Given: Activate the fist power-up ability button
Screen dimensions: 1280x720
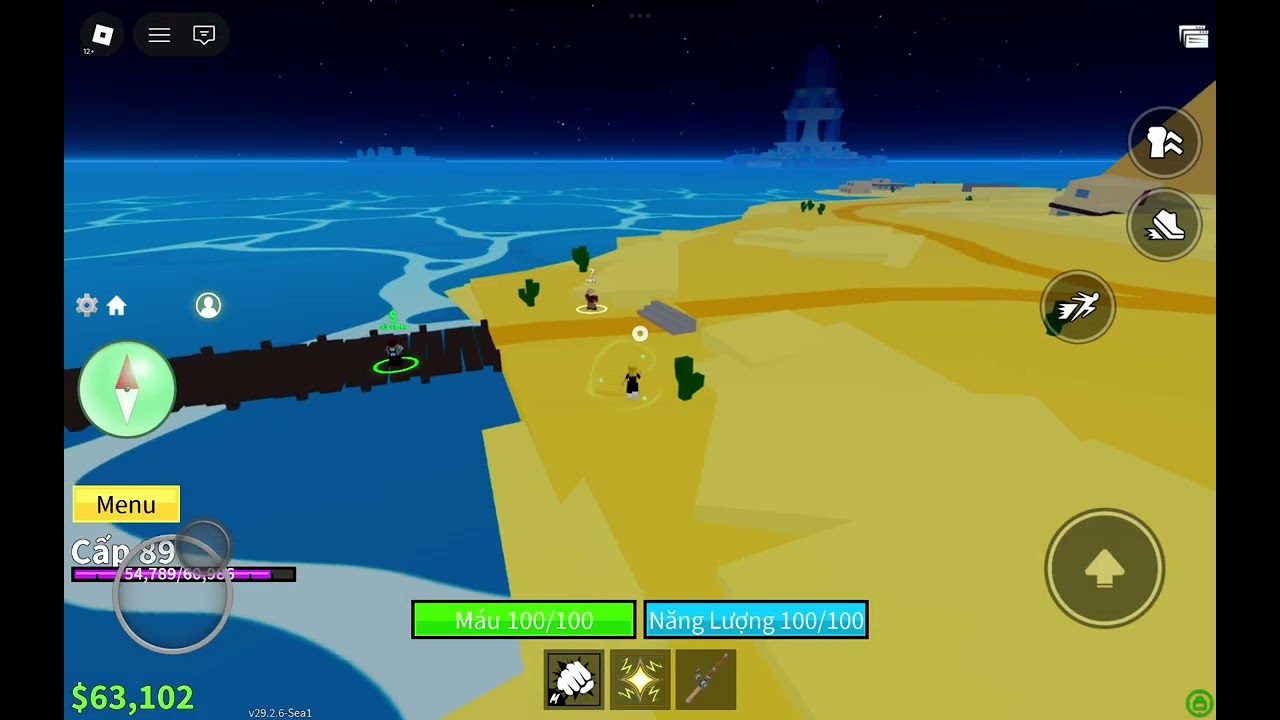Looking at the screenshot, I should 1164,143.
